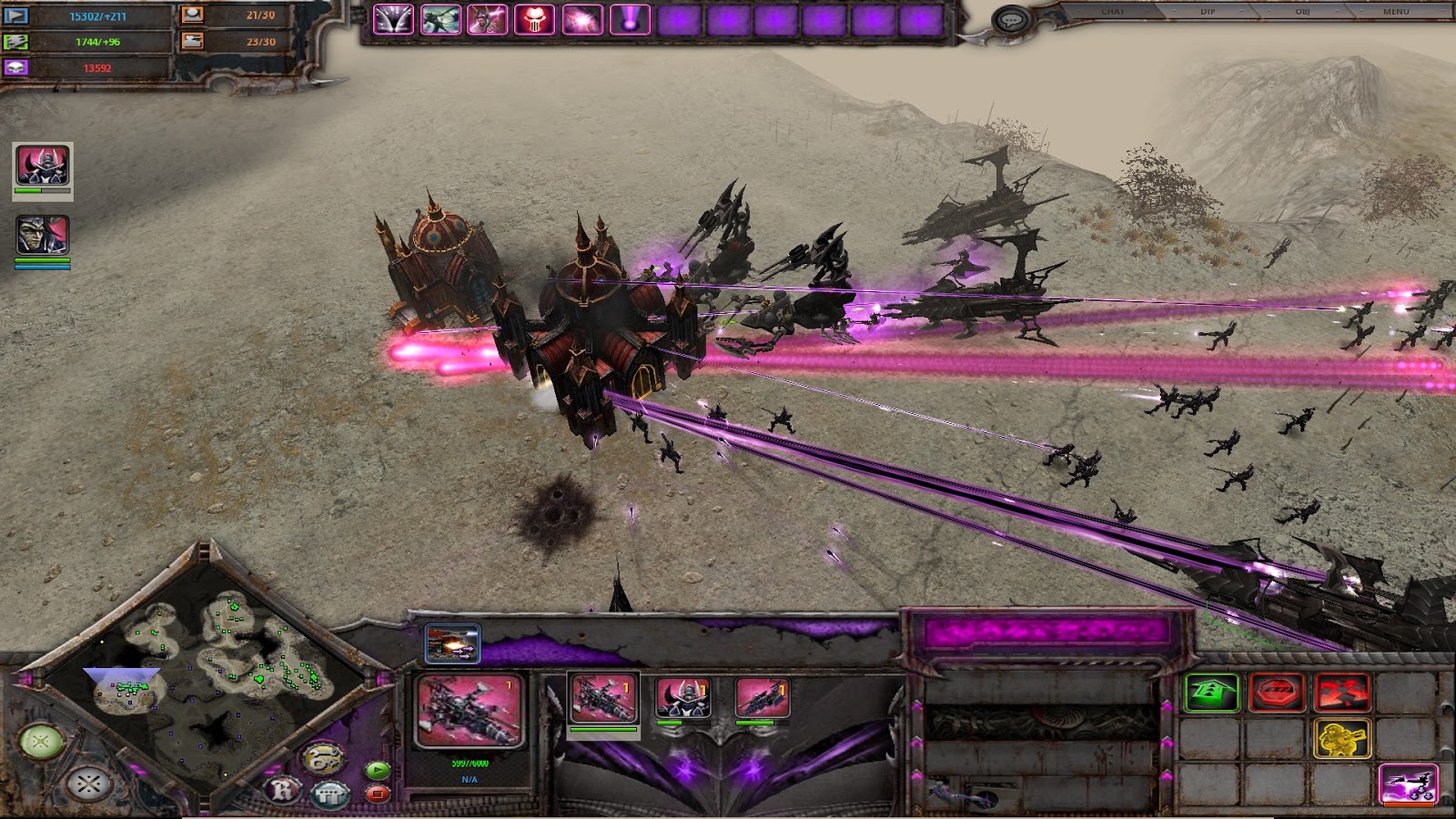Click the red stop square button

(x=378, y=794)
